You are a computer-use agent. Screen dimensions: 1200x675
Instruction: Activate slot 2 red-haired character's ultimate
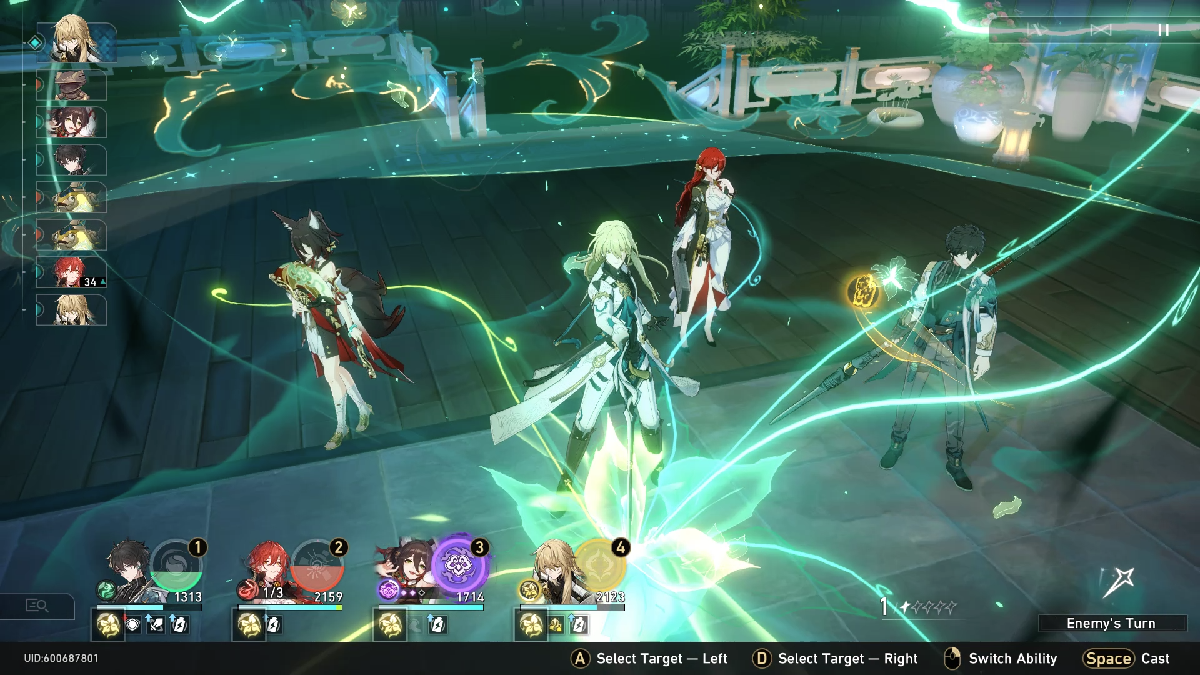click(x=318, y=565)
